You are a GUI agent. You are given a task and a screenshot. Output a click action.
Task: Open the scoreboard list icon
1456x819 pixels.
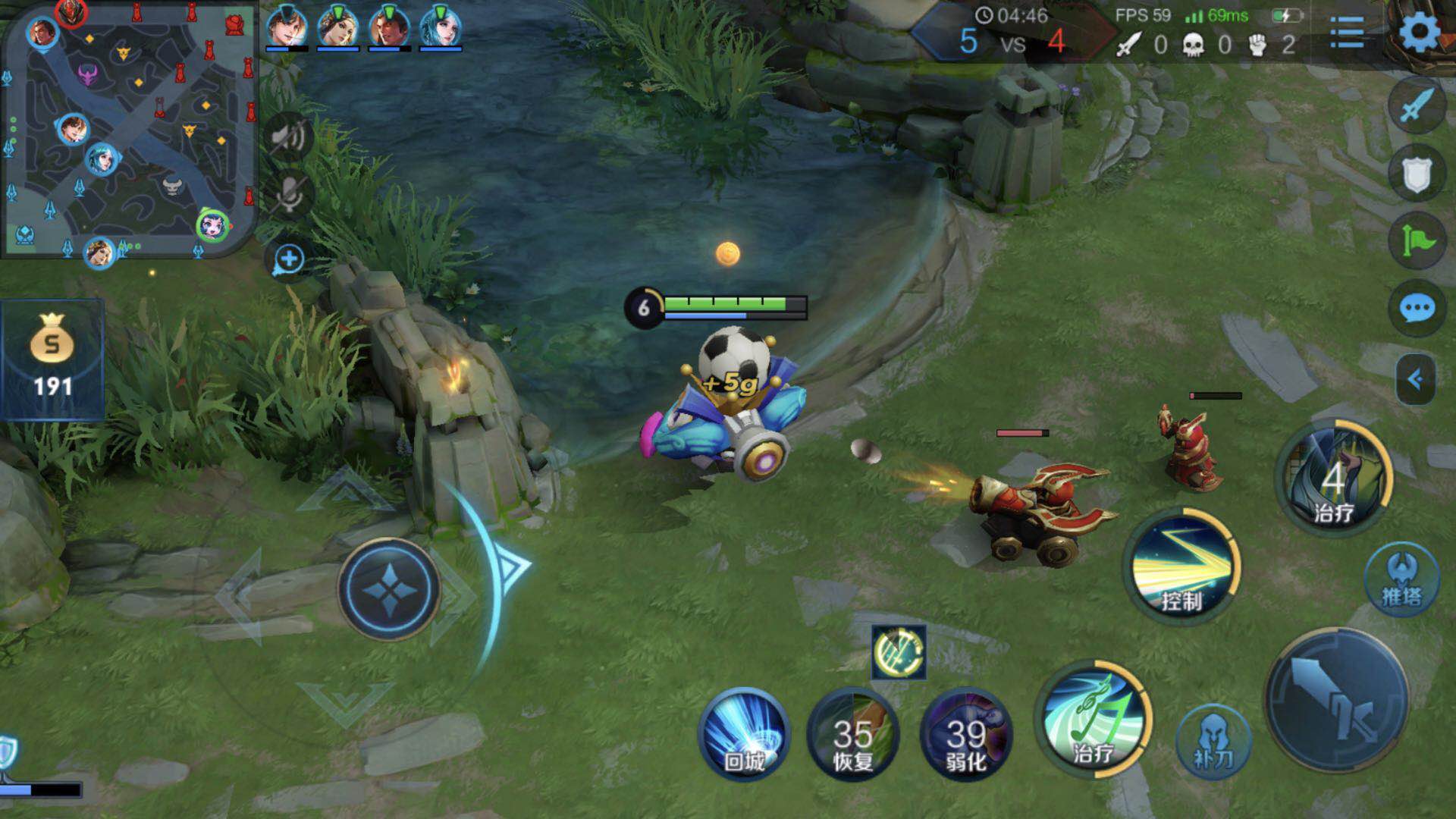(1347, 33)
